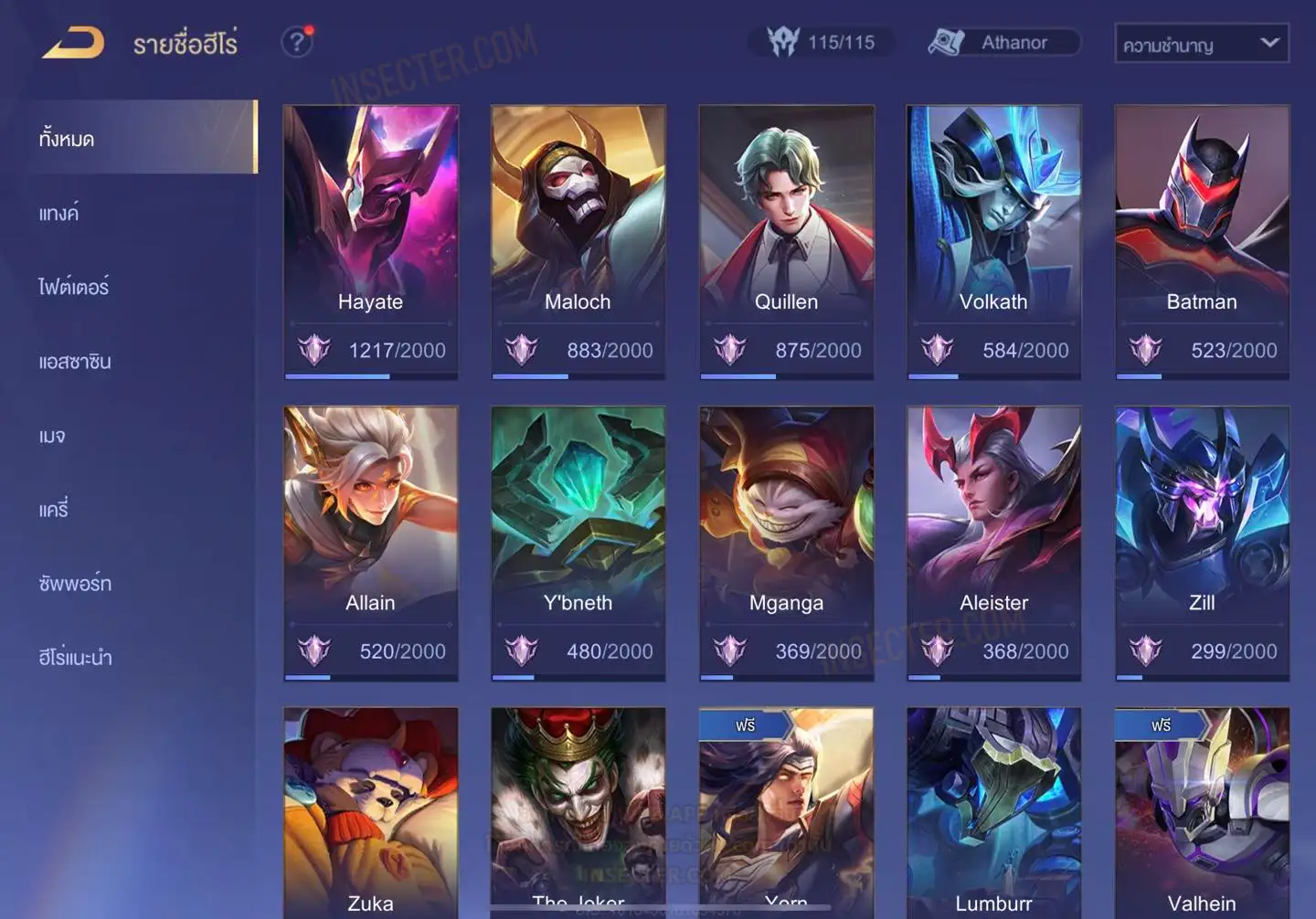
Task: Choose the แครี่ category
Action: (x=54, y=510)
